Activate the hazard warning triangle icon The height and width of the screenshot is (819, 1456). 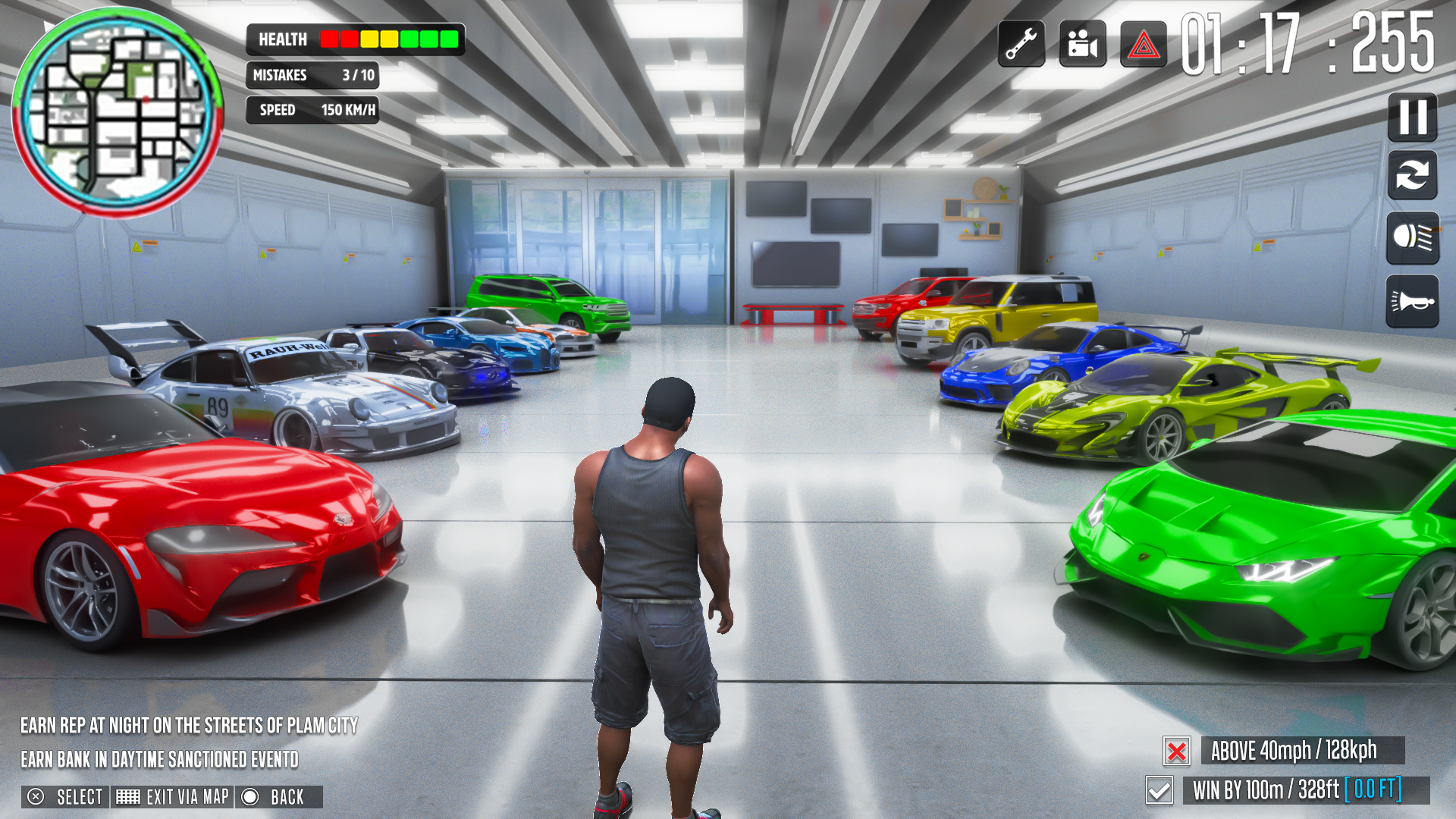1141,43
